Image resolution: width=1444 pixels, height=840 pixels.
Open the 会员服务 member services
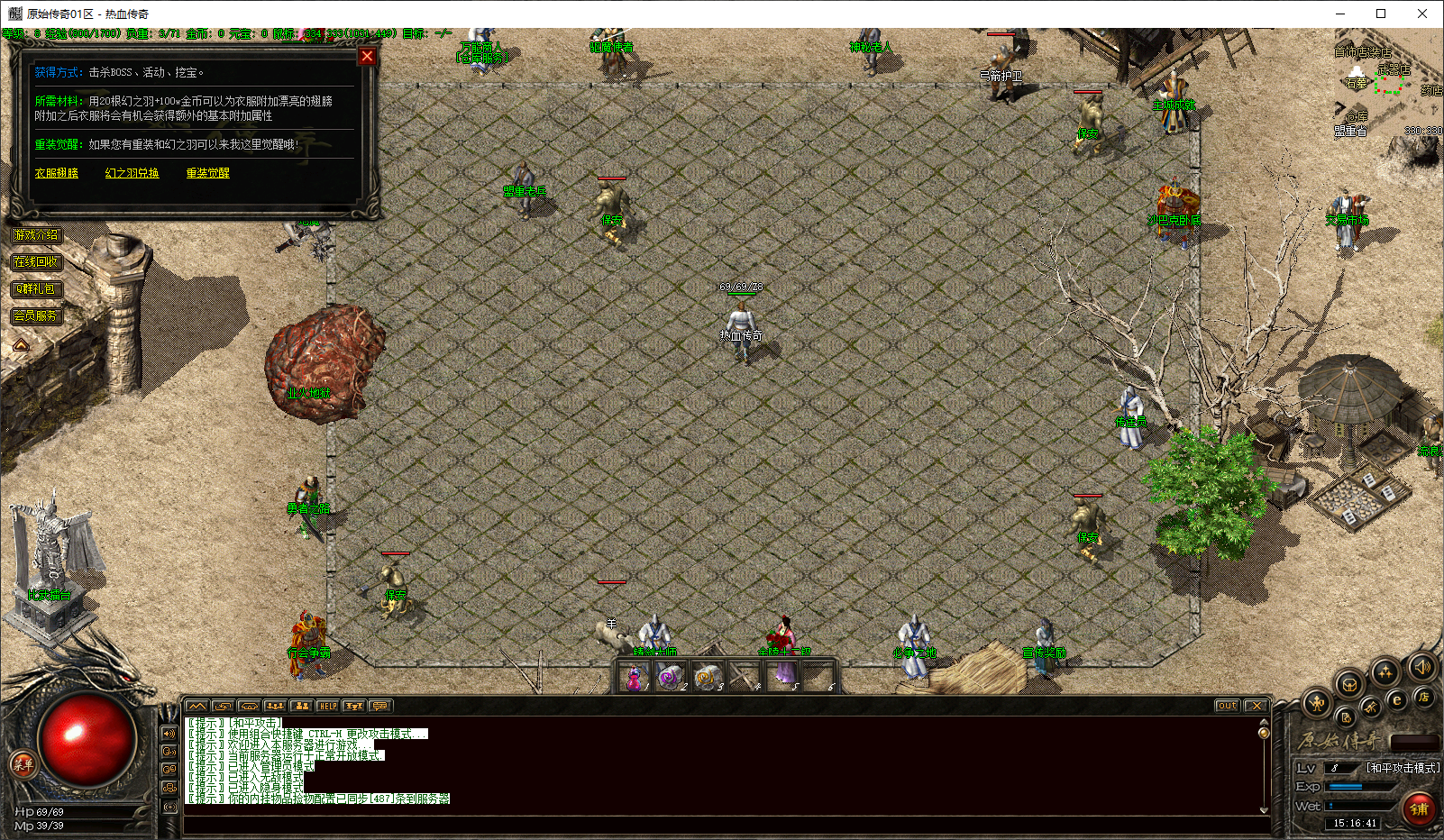[x=36, y=316]
